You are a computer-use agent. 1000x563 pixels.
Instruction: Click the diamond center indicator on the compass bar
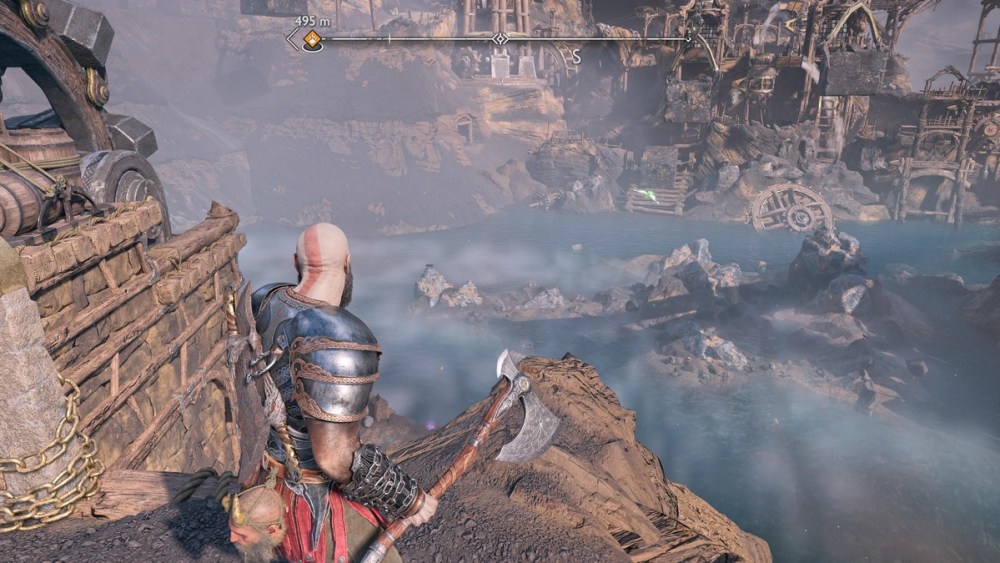(x=499, y=39)
